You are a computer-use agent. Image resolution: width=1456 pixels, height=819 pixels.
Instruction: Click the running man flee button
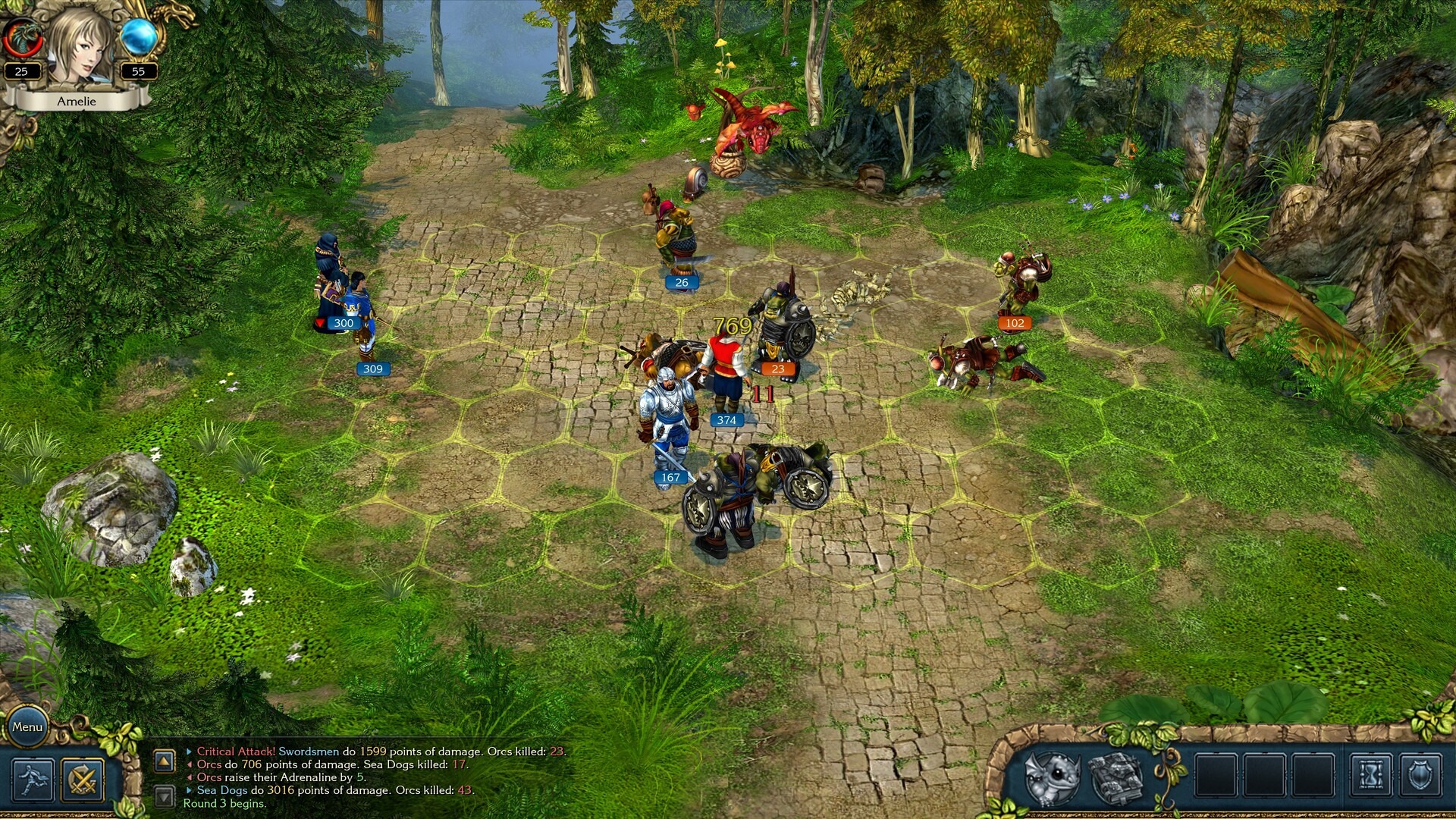33,780
